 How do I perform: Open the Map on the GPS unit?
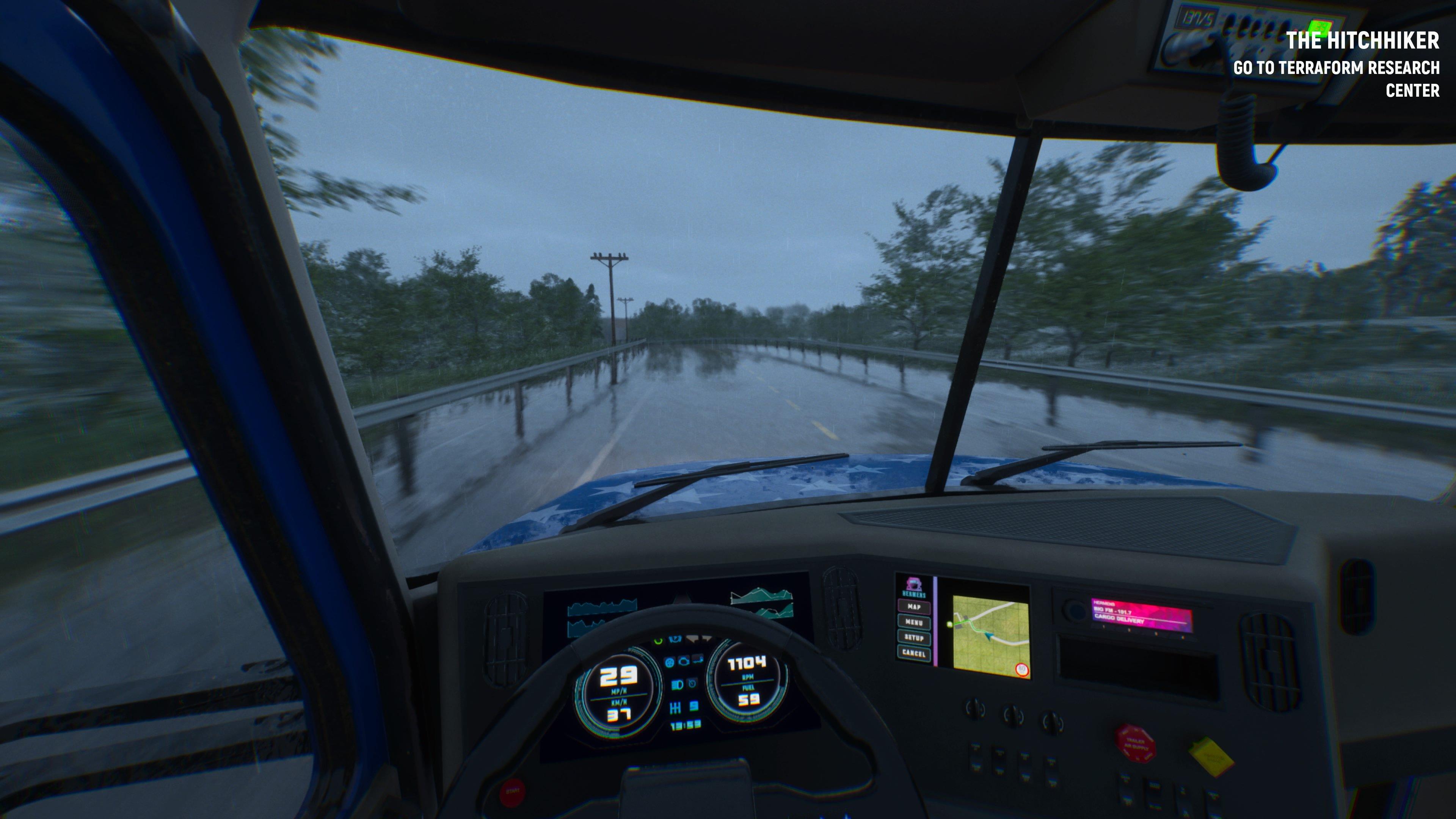coord(914,607)
